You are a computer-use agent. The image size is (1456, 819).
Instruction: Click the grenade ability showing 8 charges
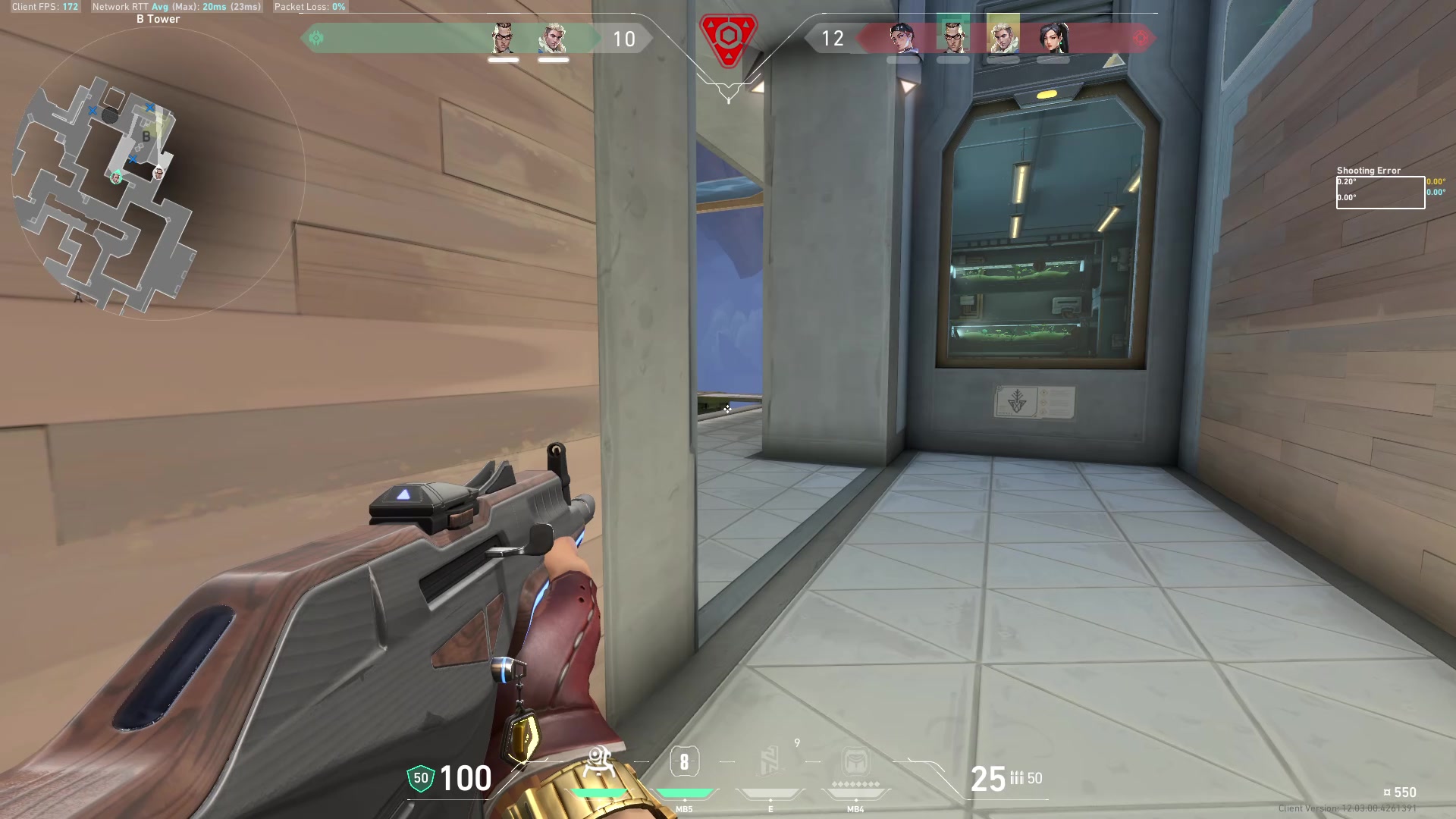click(685, 762)
